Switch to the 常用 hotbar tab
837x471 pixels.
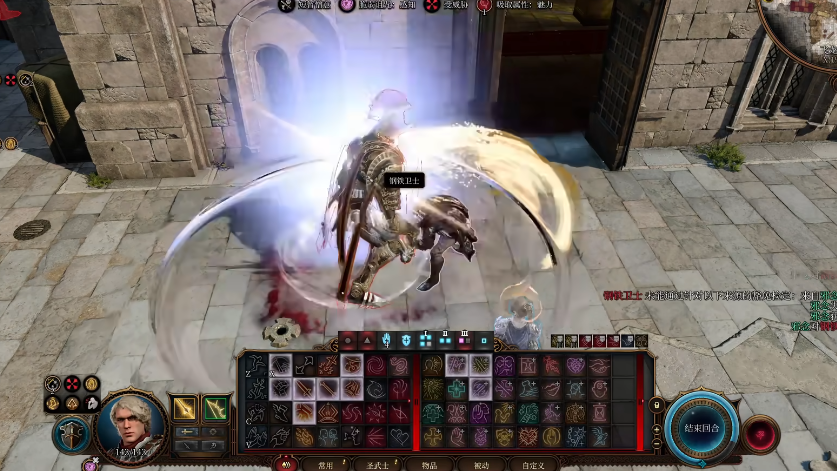(325, 464)
